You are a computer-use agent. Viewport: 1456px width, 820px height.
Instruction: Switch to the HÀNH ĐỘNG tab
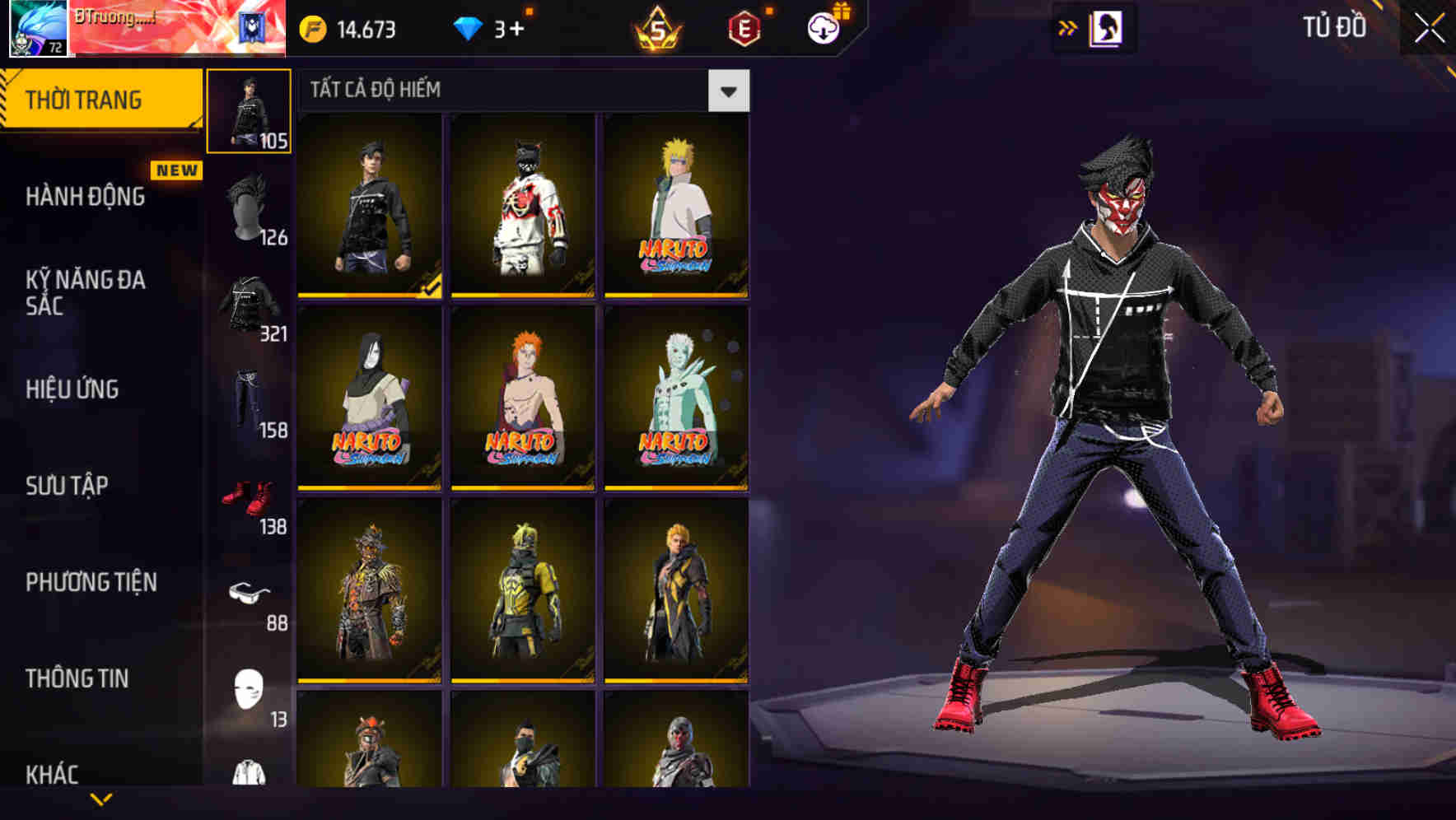(85, 198)
